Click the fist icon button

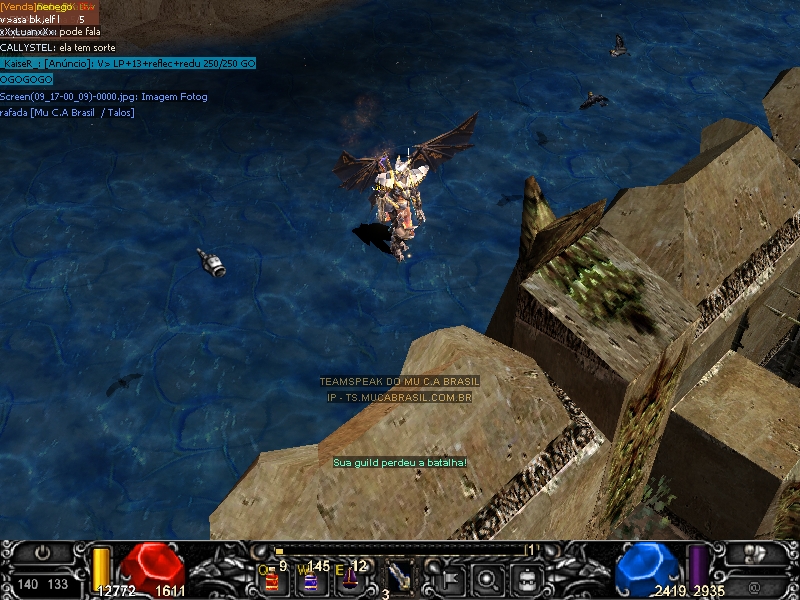[757, 551]
